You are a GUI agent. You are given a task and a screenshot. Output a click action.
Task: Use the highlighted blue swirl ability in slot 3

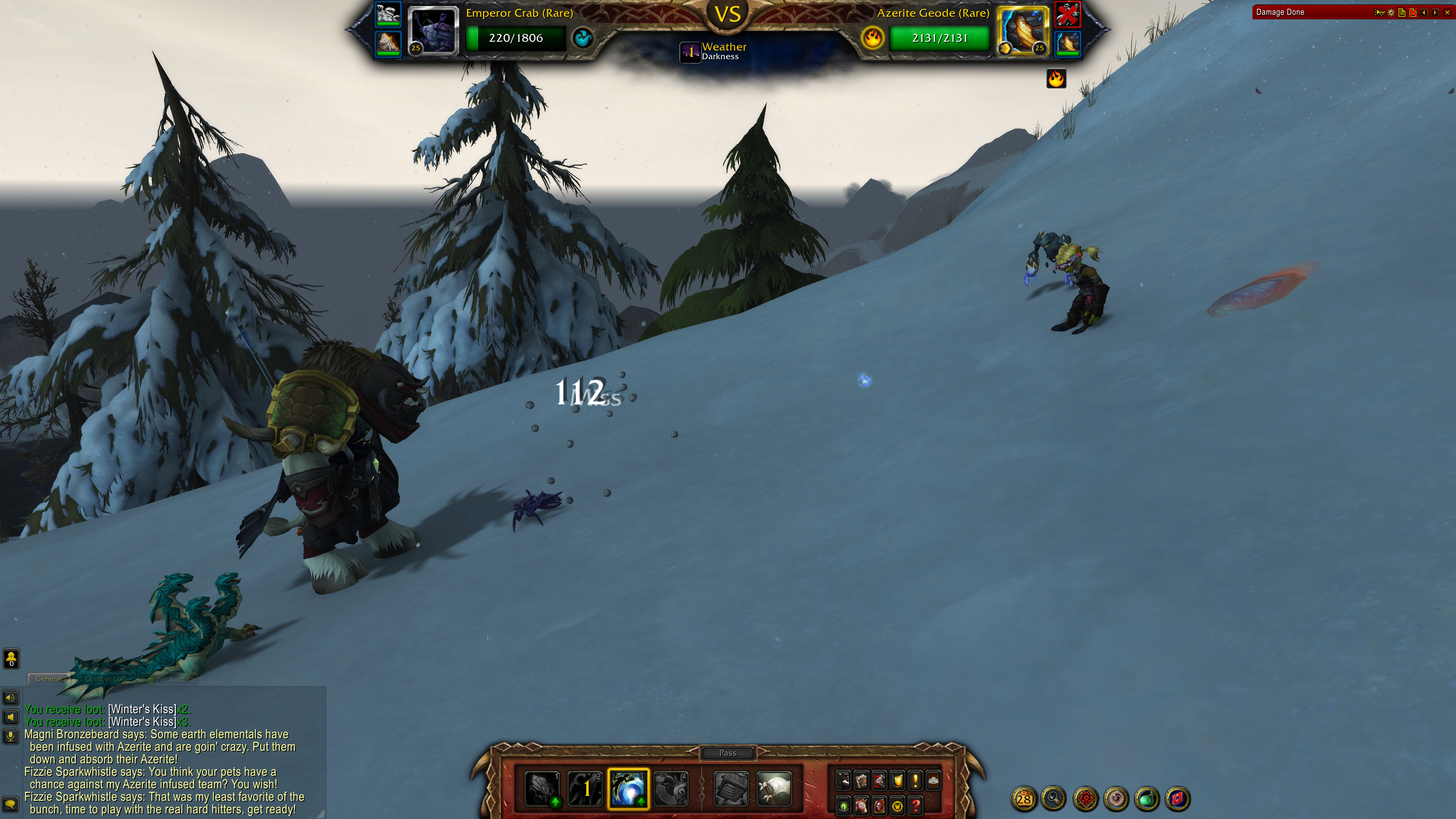628,788
